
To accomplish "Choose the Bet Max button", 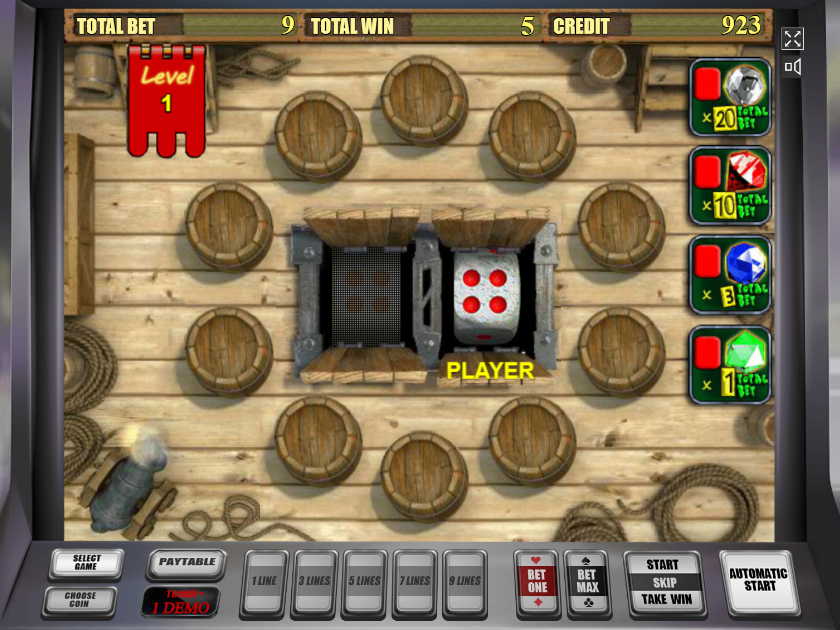I will coord(586,581).
